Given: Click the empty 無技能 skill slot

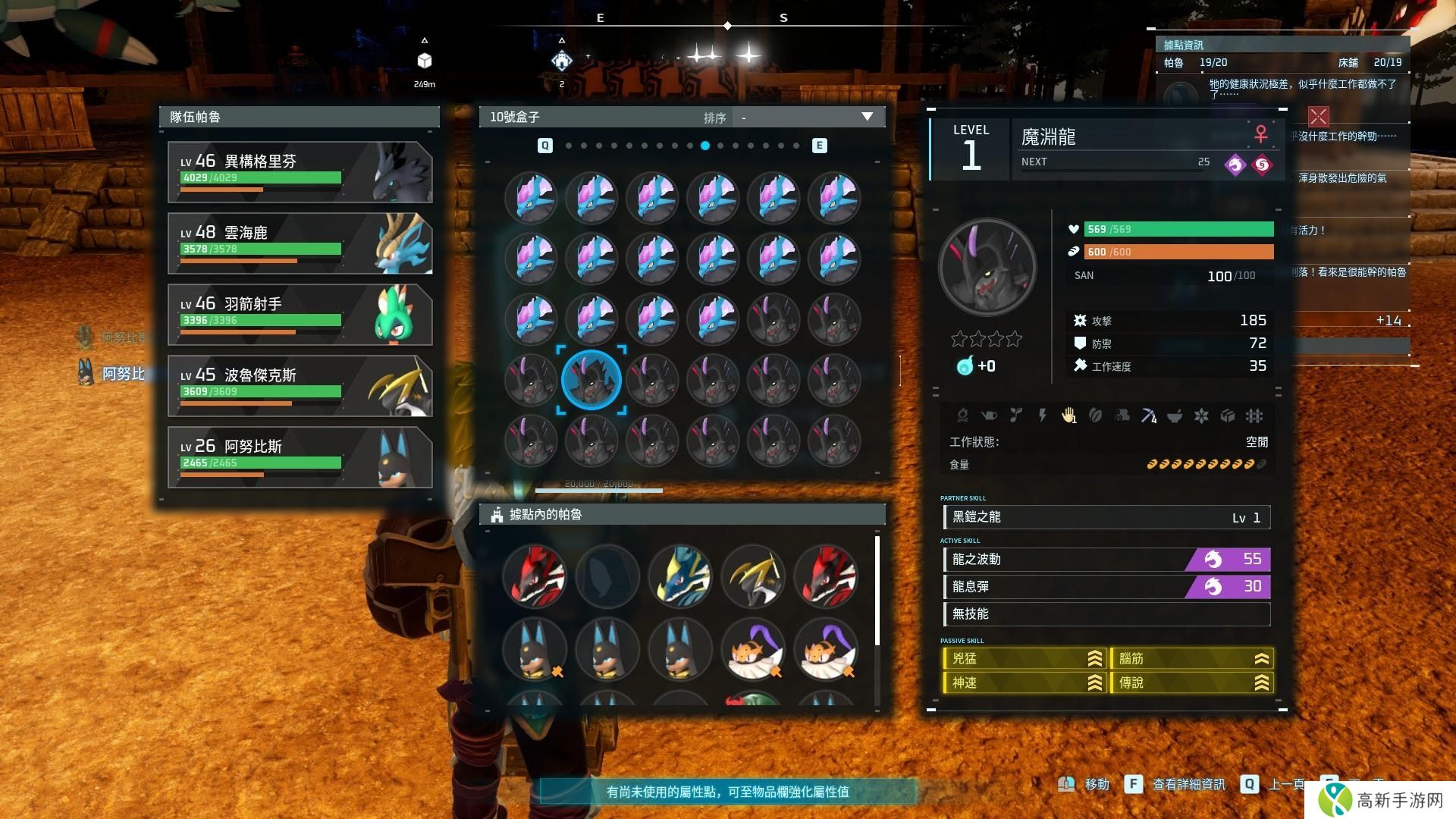Looking at the screenshot, I should (x=1106, y=614).
